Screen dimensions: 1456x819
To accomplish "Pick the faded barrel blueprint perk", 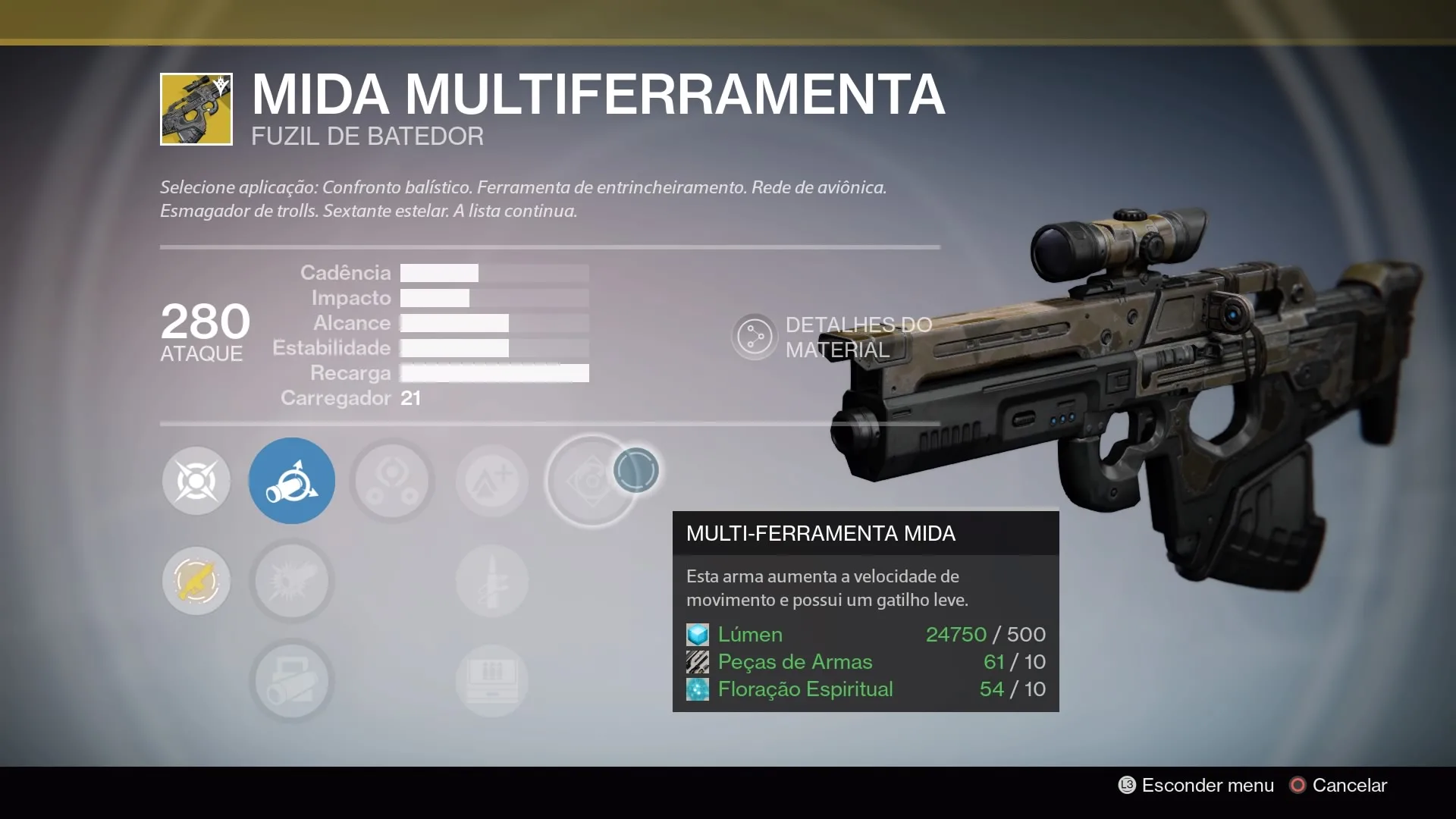I will click(x=292, y=680).
